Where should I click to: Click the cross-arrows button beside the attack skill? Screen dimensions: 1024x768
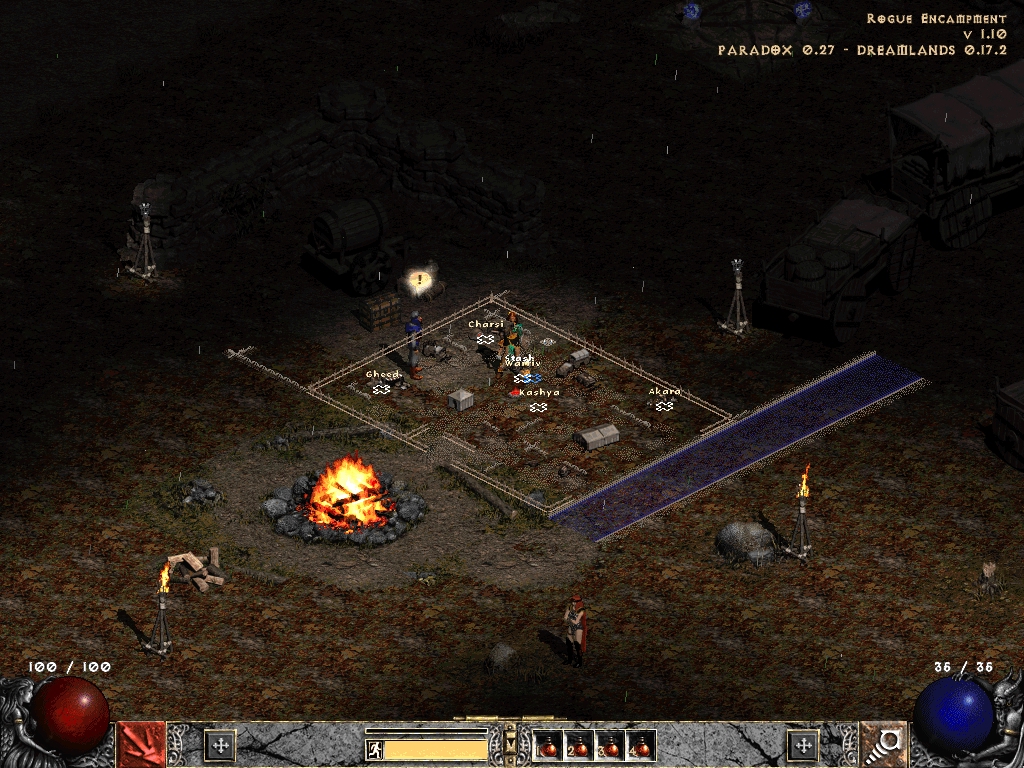(x=219, y=745)
